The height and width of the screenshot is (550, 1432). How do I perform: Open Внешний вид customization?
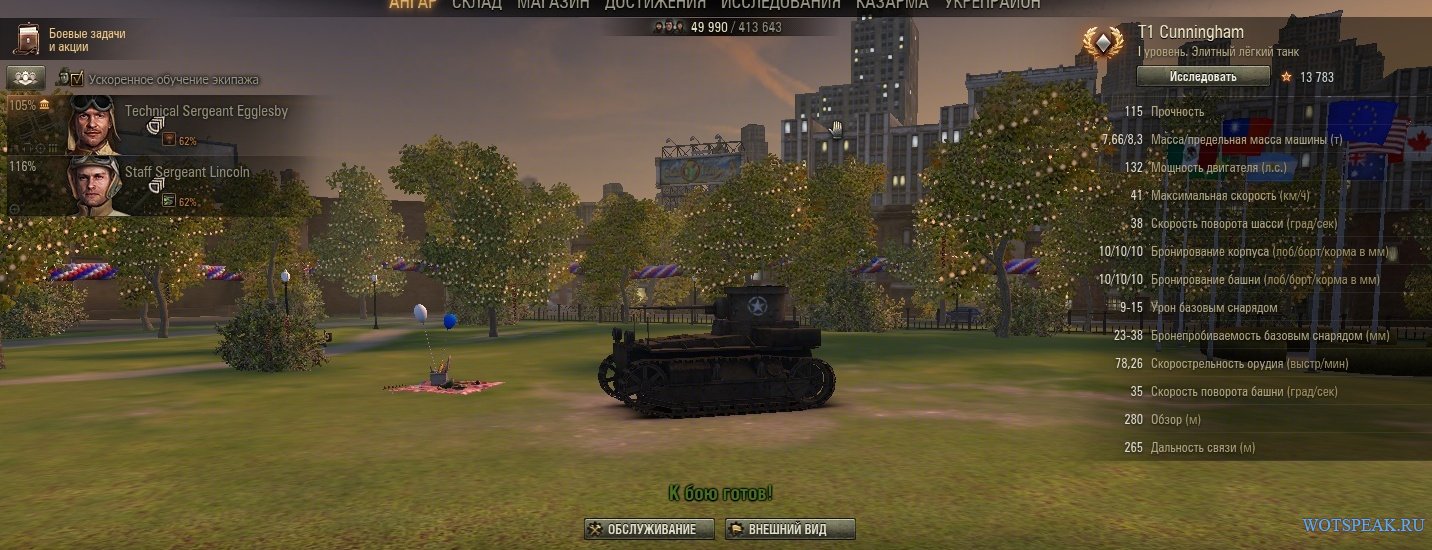point(790,529)
